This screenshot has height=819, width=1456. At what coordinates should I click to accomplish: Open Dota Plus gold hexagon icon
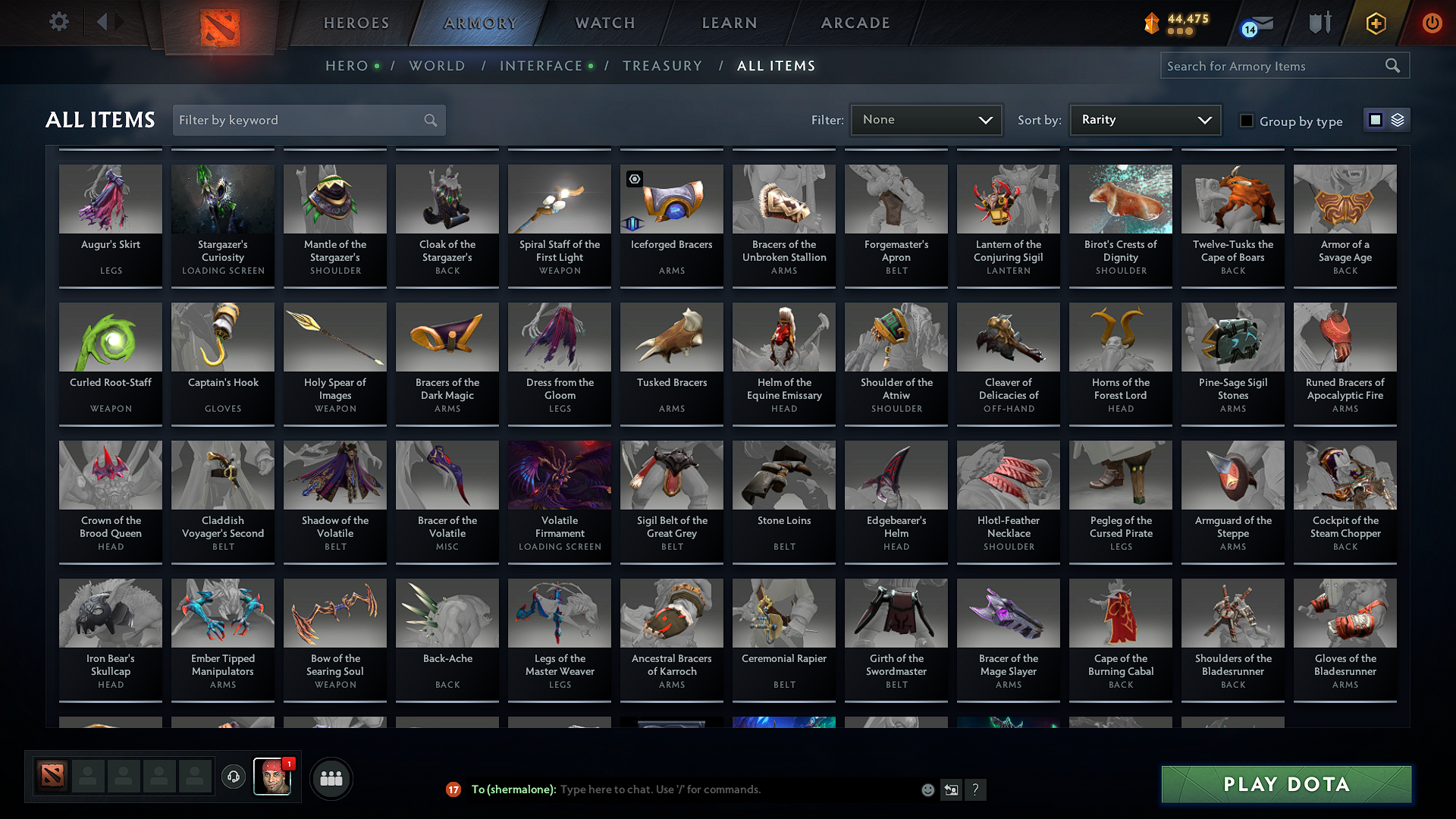point(1376,23)
